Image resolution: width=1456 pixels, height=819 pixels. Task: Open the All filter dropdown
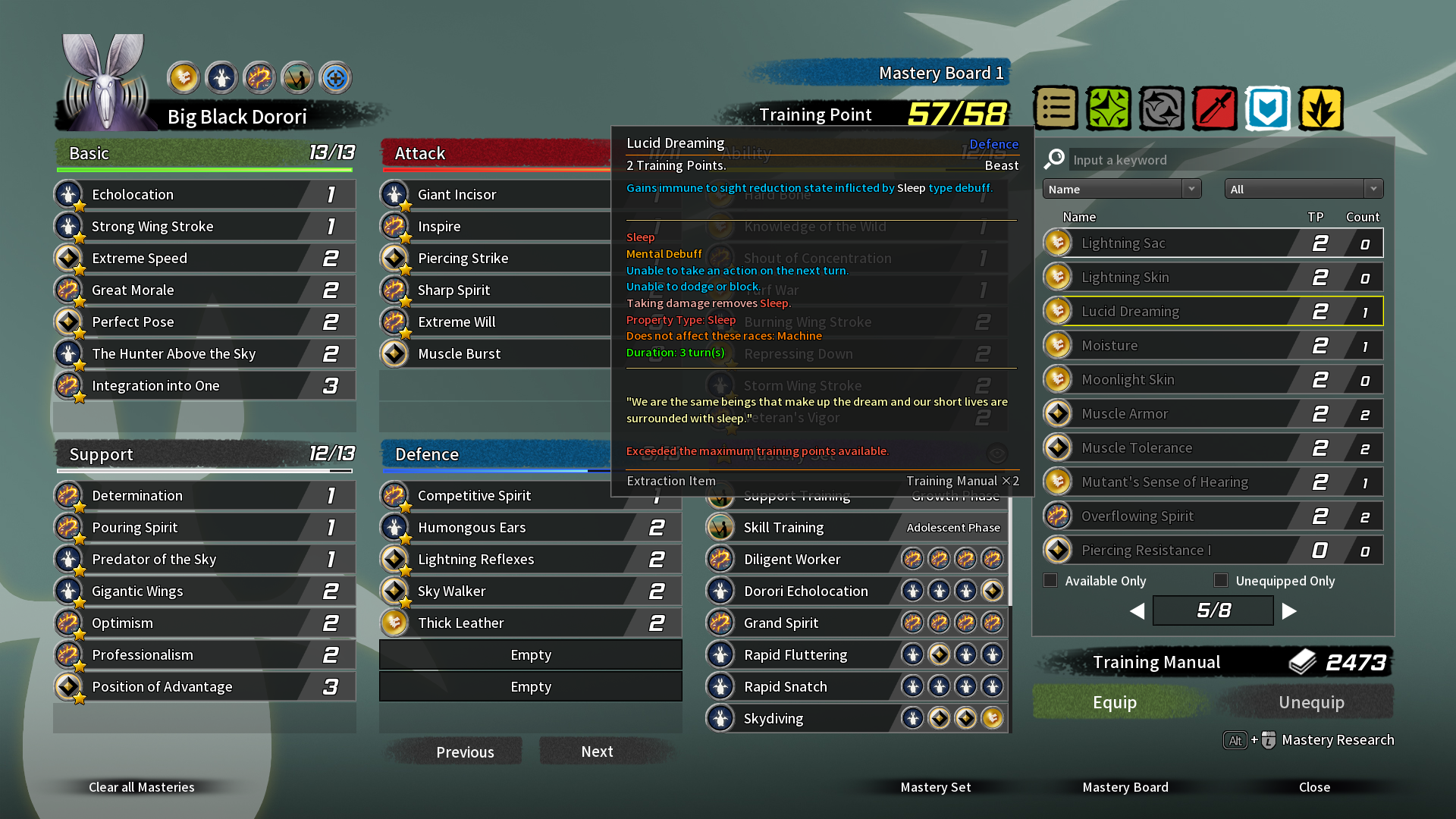1304,189
